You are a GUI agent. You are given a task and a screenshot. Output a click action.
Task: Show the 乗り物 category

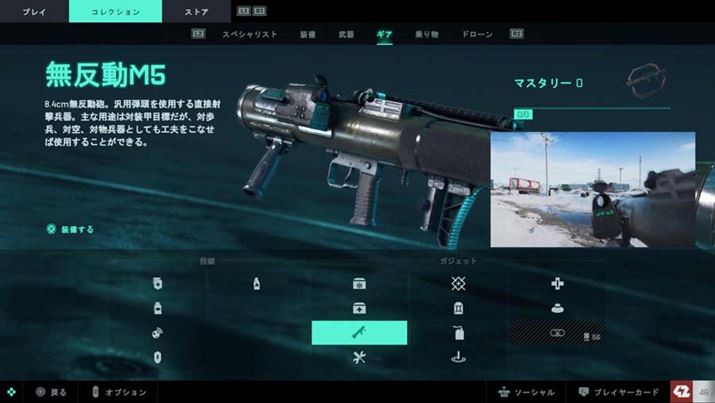pyautogui.click(x=426, y=34)
